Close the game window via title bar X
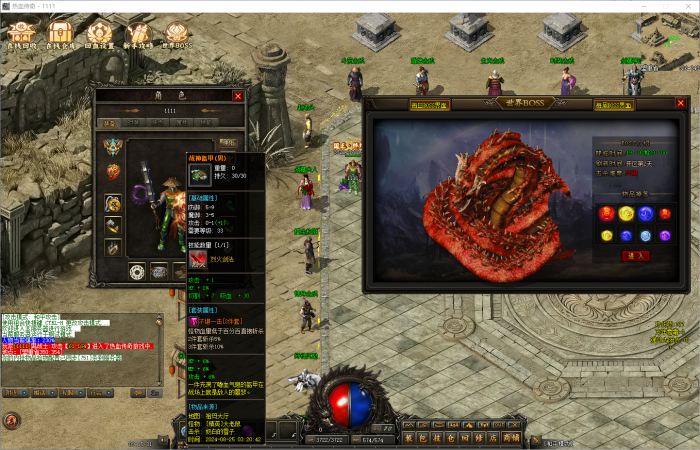Screen dimensions: 700x450 coord(686,6)
